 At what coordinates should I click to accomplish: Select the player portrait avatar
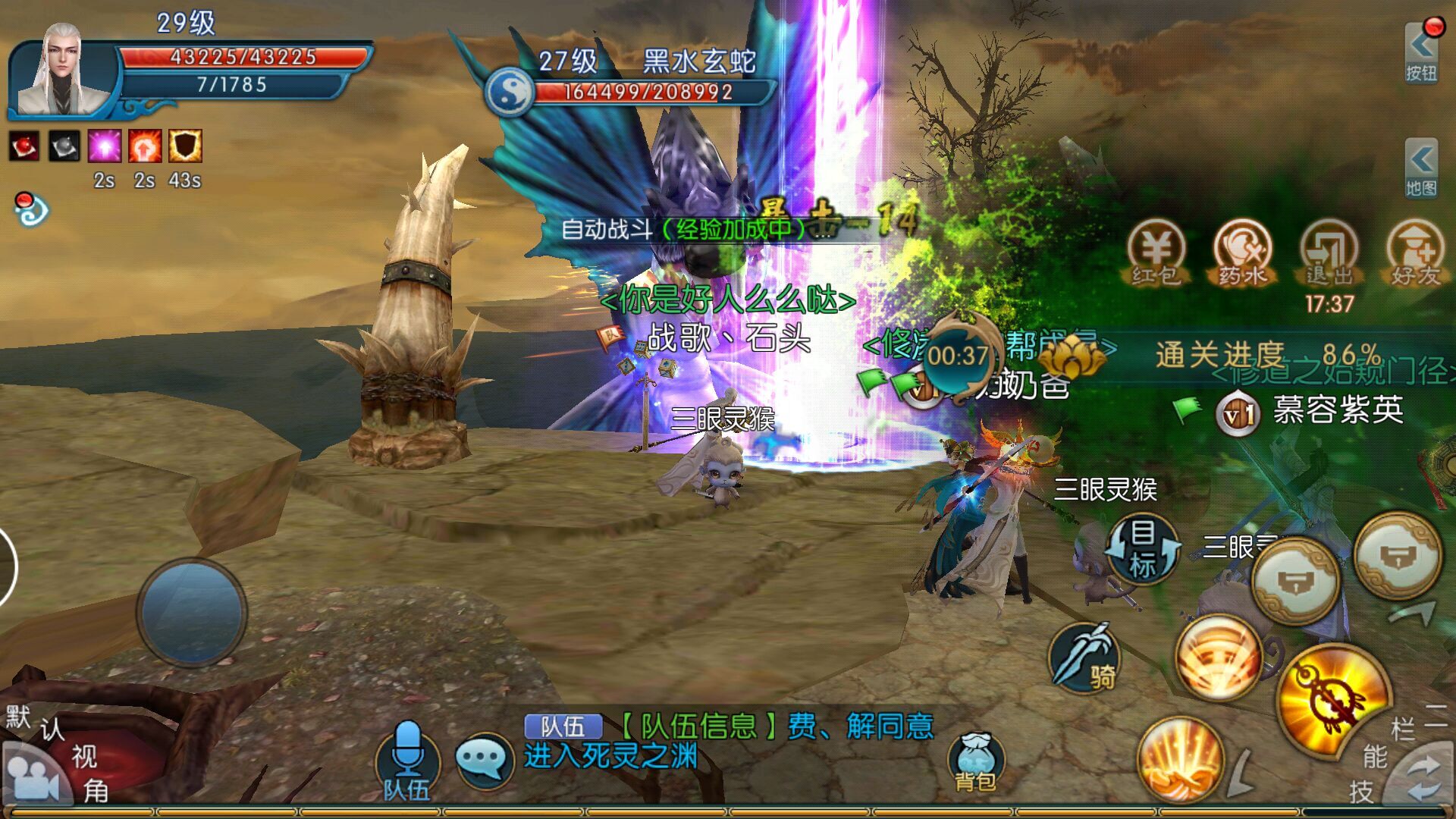point(62,72)
